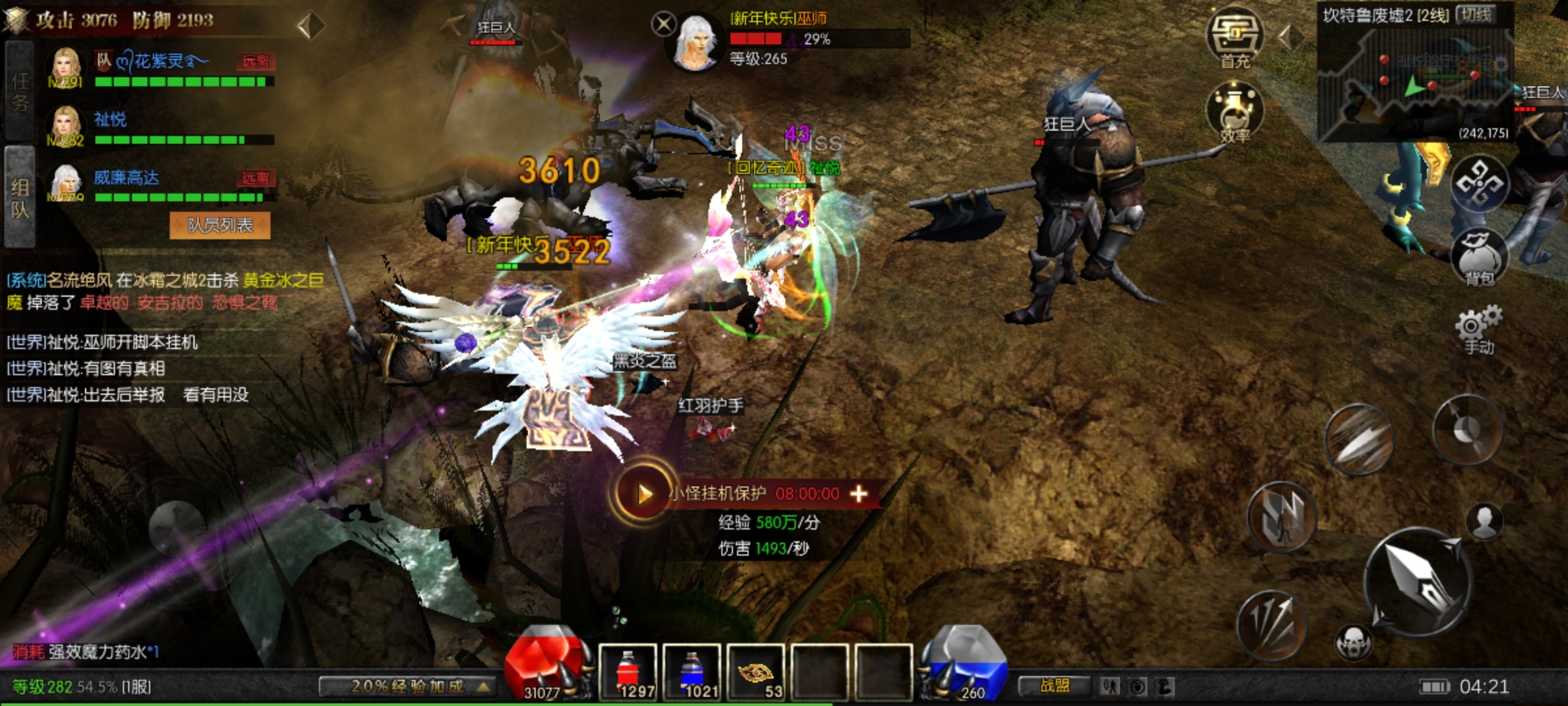1568x706 pixels.
Task: Open the 队员列表 member list
Action: click(x=220, y=226)
